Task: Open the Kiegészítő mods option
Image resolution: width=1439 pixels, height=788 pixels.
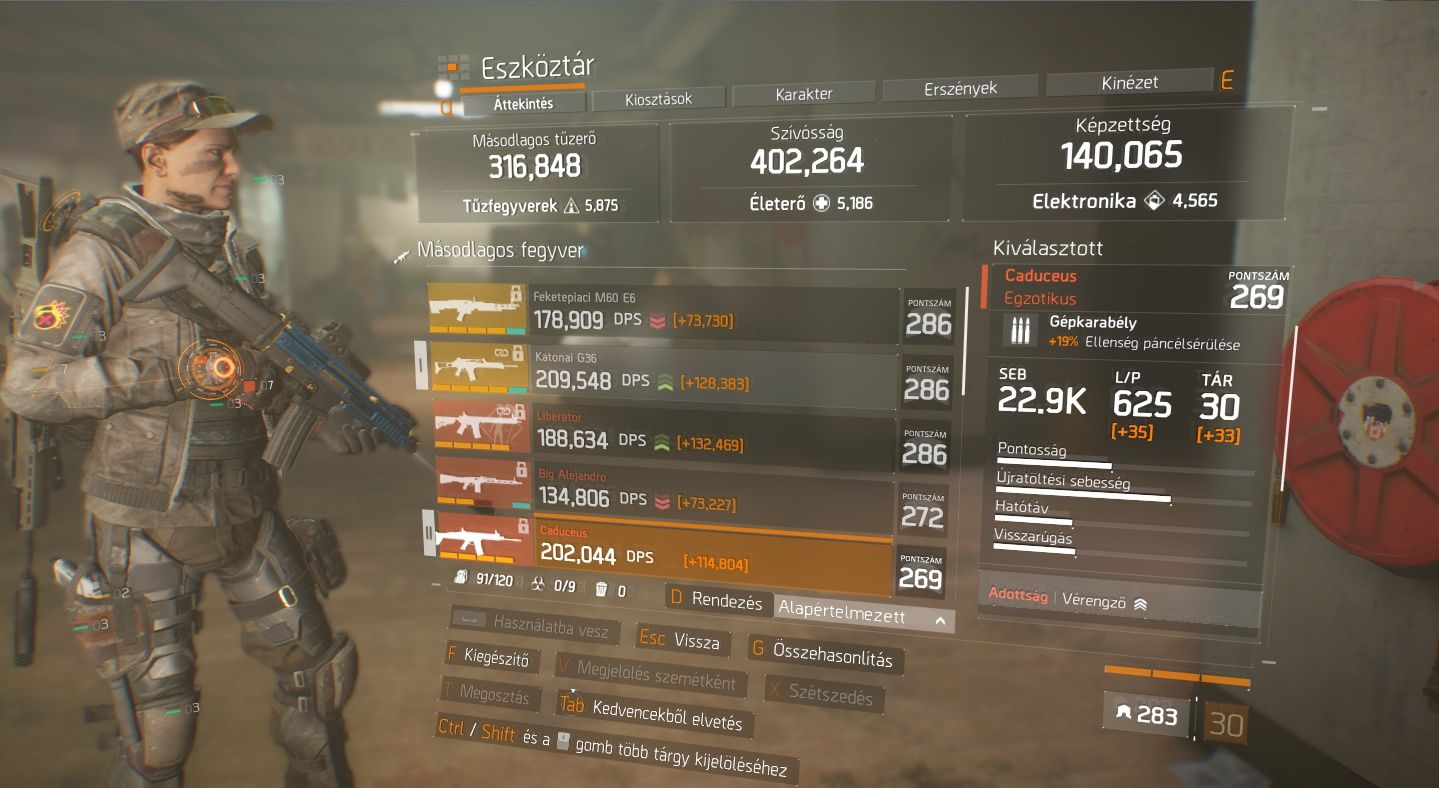Action: 487,659
